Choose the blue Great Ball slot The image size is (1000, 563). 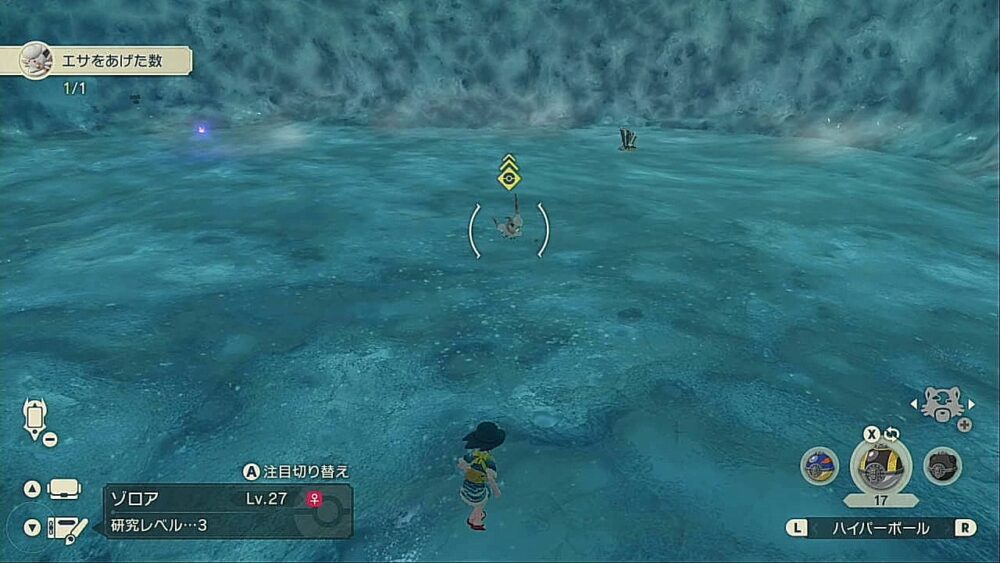819,466
